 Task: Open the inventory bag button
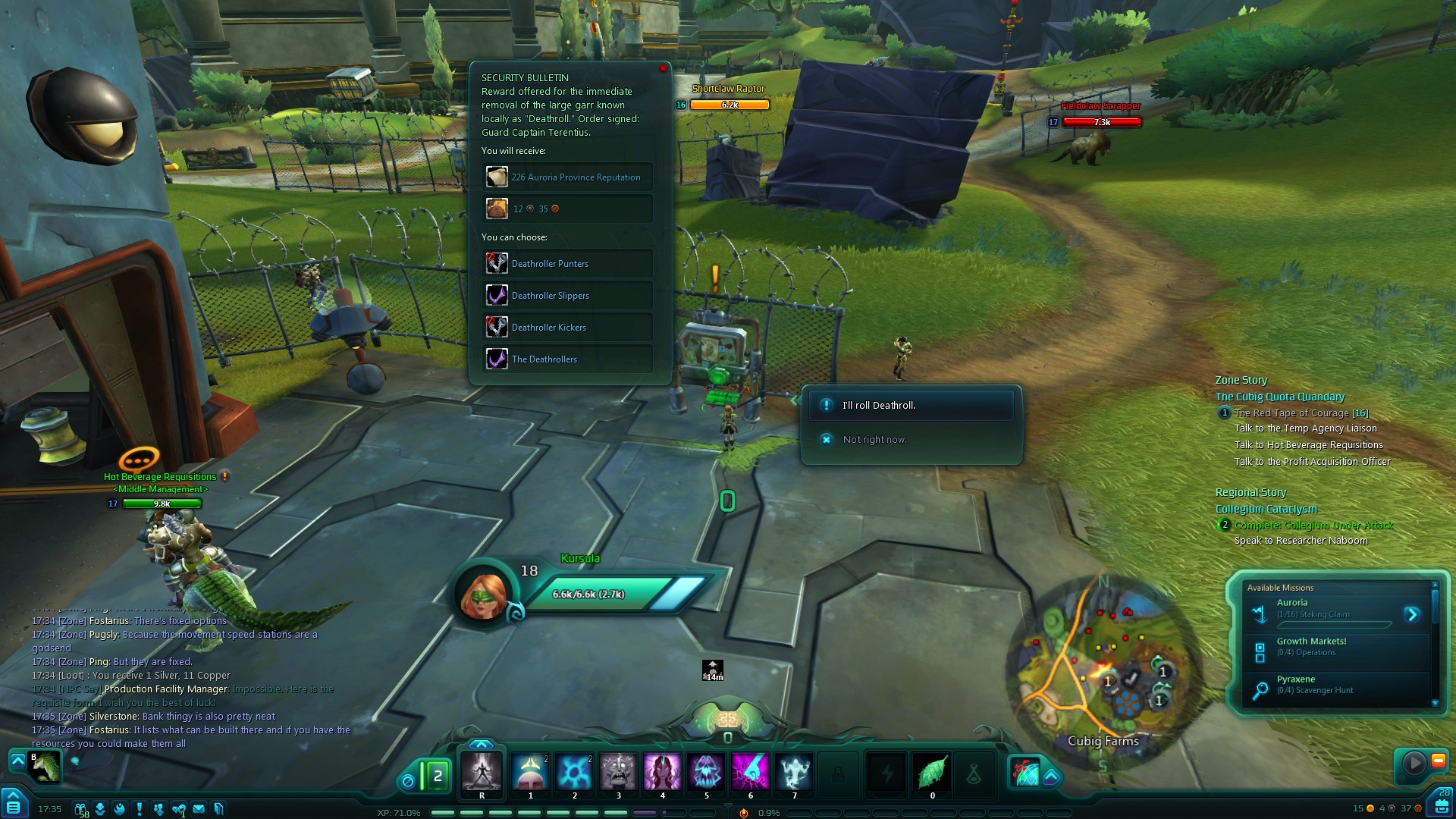1442,805
